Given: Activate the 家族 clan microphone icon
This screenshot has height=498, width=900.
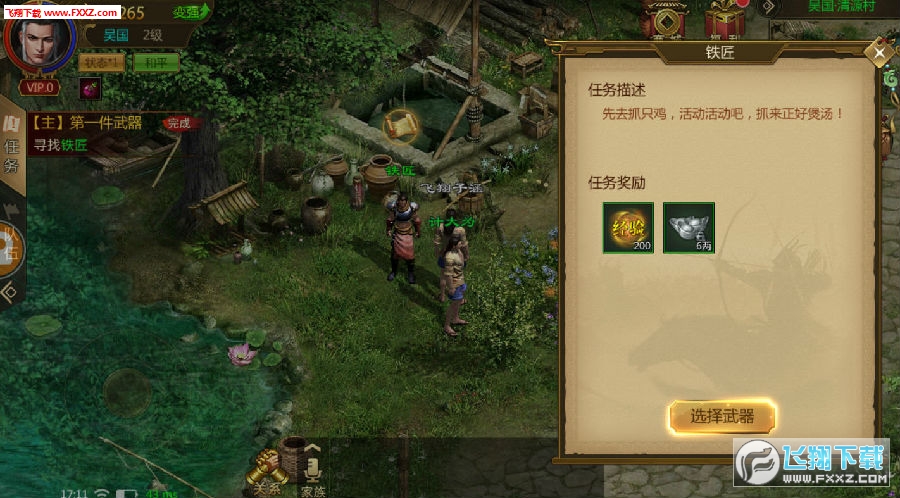Looking at the screenshot, I should (313, 472).
